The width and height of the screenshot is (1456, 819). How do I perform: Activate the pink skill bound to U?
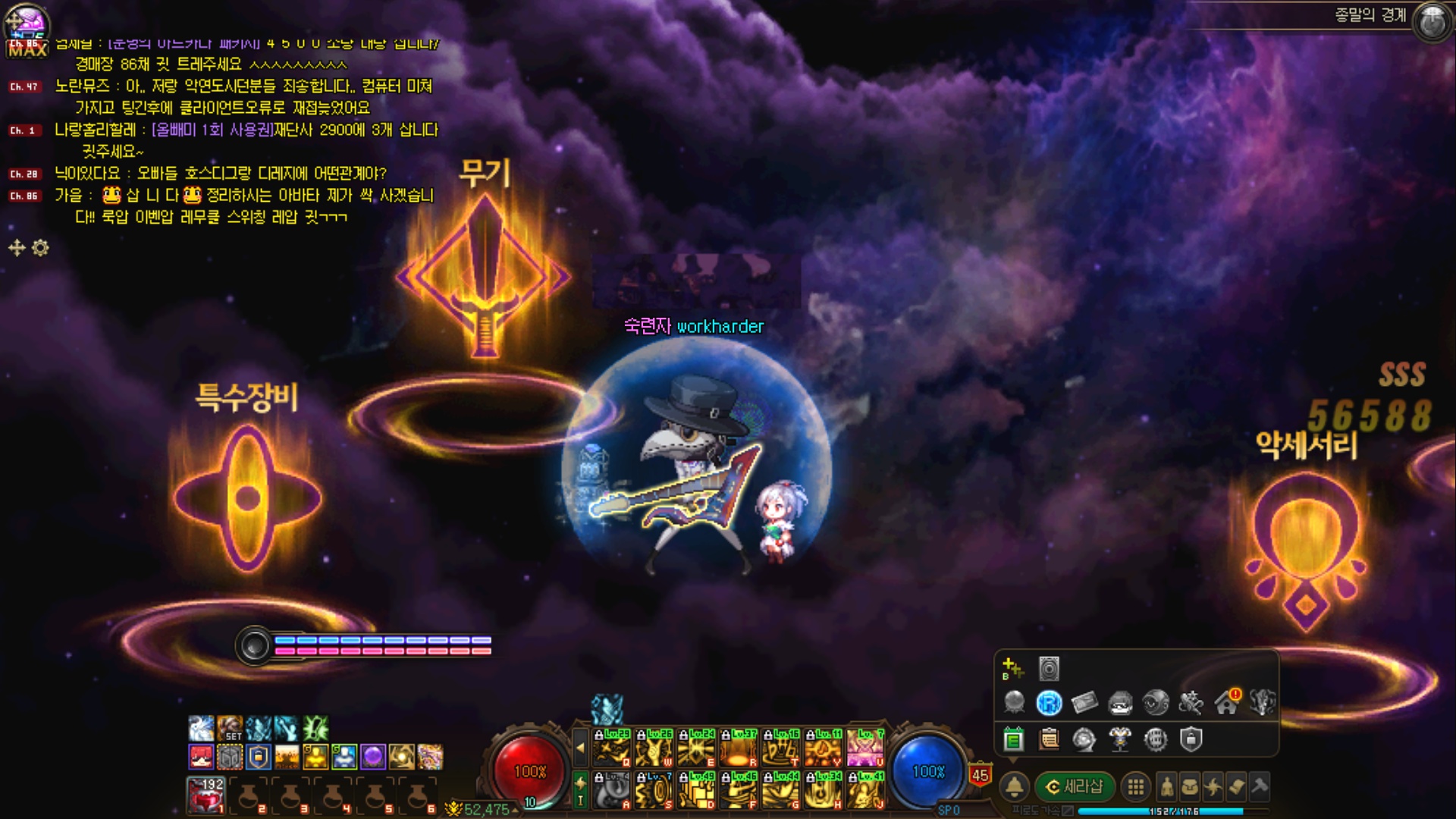(865, 748)
